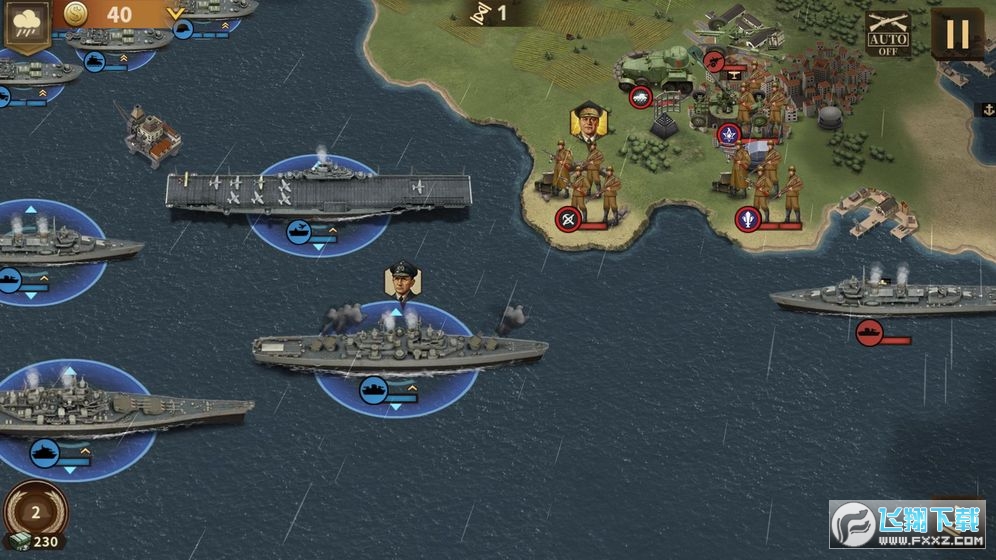
Task: Tap the army general's portrait above infantry
Action: (x=589, y=121)
